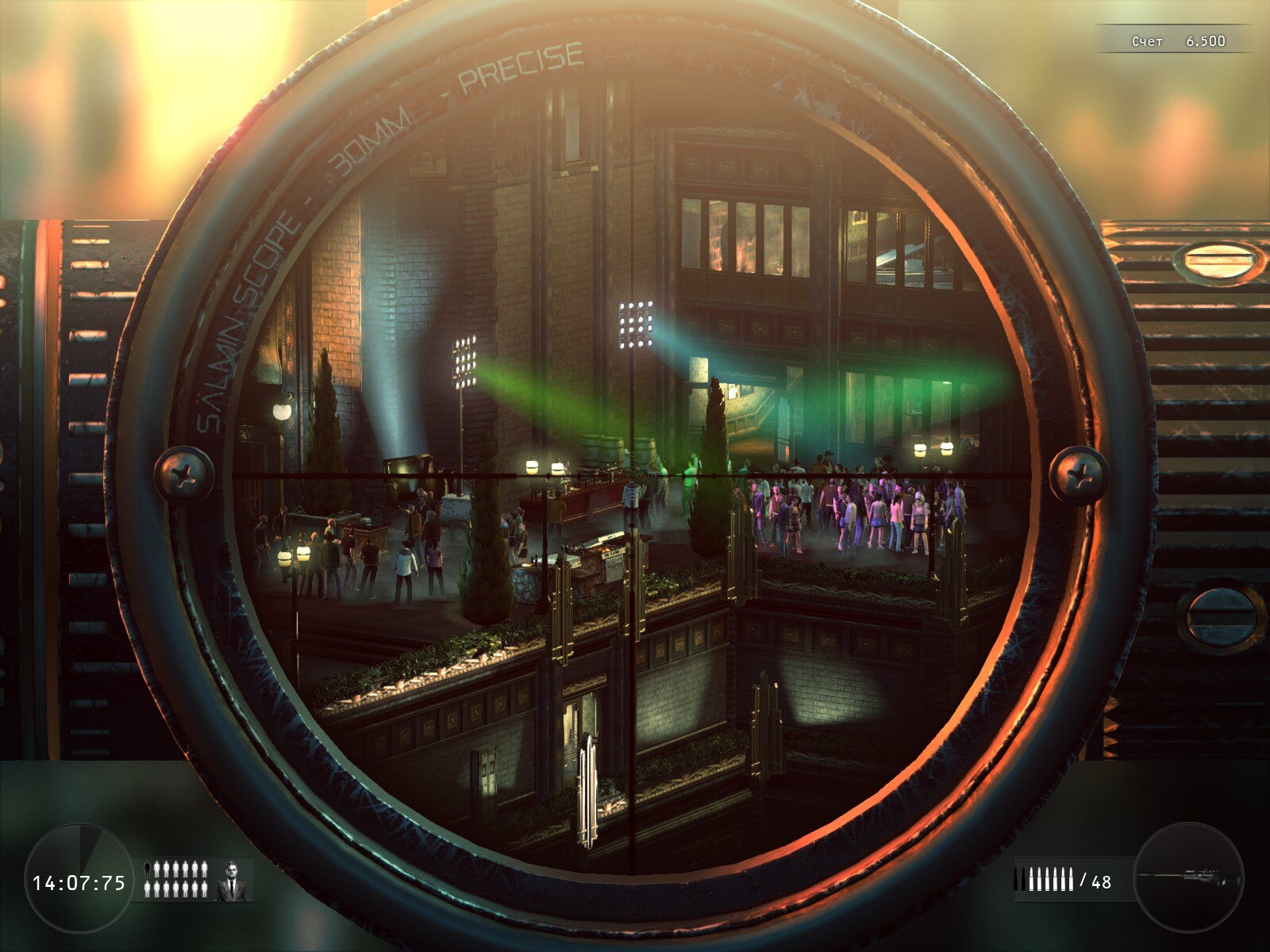The width and height of the screenshot is (1270, 952).
Task: Click the Agent 47 portrait
Action: pos(232,880)
